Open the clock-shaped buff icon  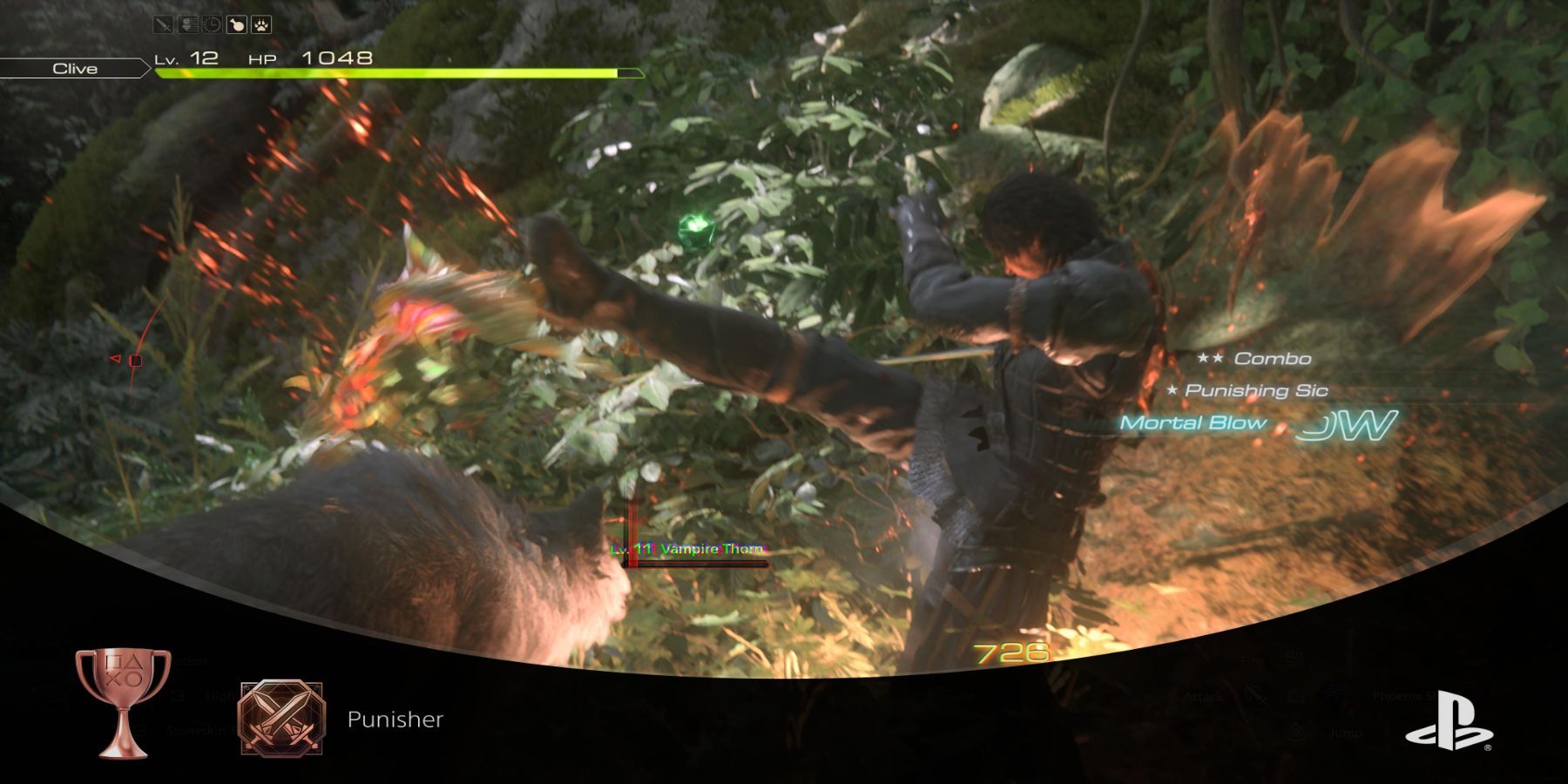point(212,24)
